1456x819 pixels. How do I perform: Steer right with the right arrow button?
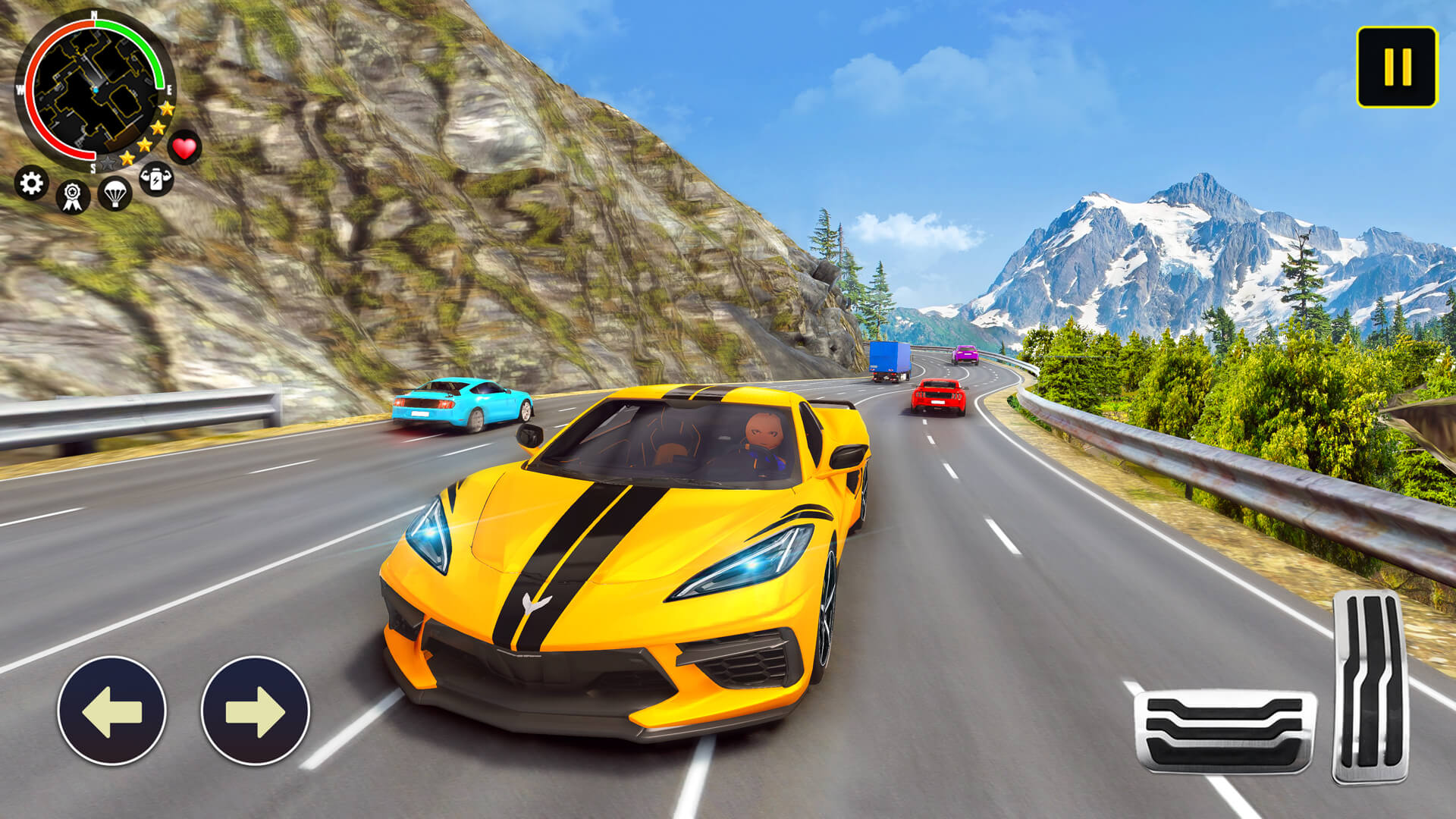256,711
